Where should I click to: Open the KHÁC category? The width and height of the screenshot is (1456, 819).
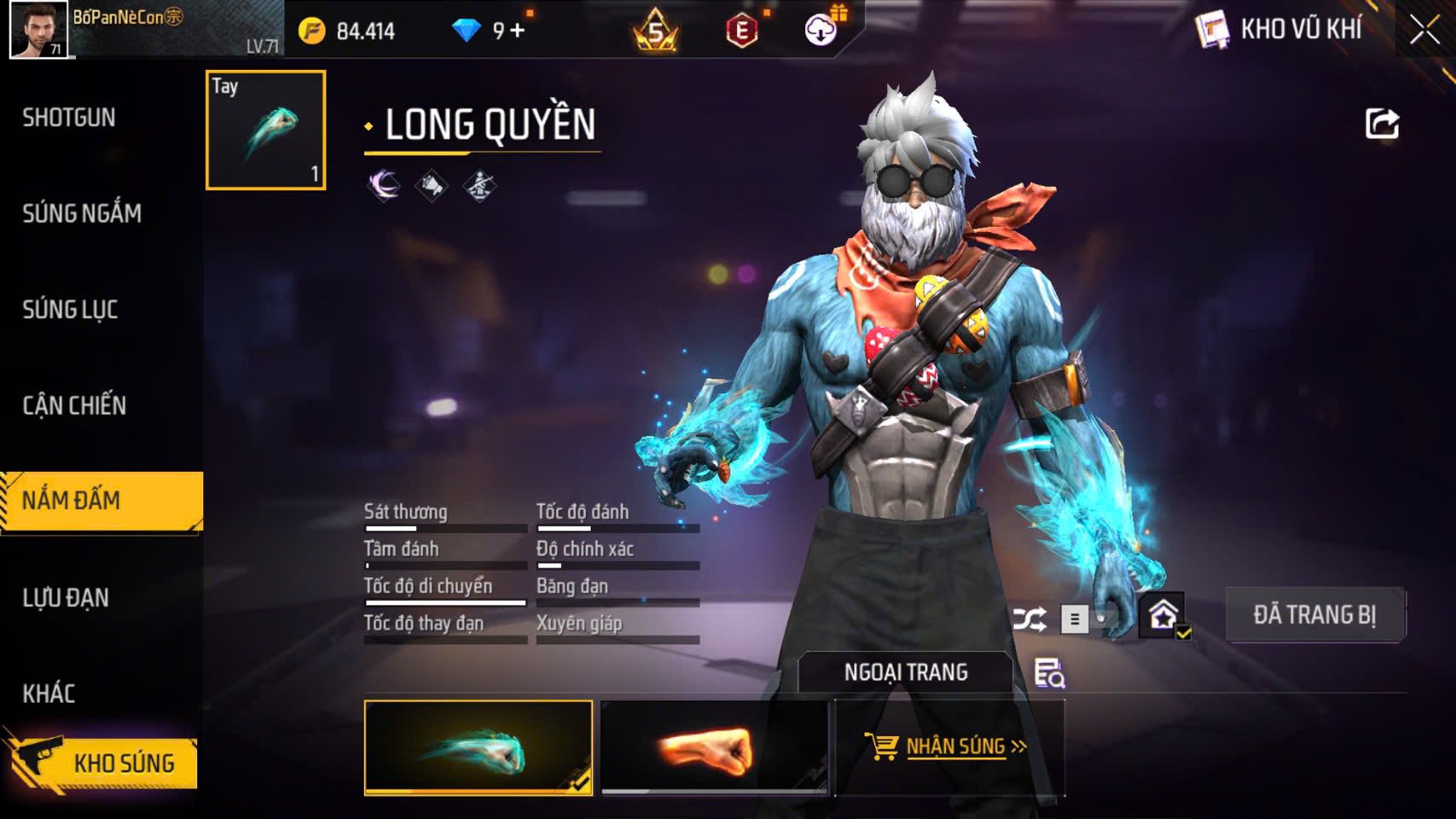(x=49, y=694)
